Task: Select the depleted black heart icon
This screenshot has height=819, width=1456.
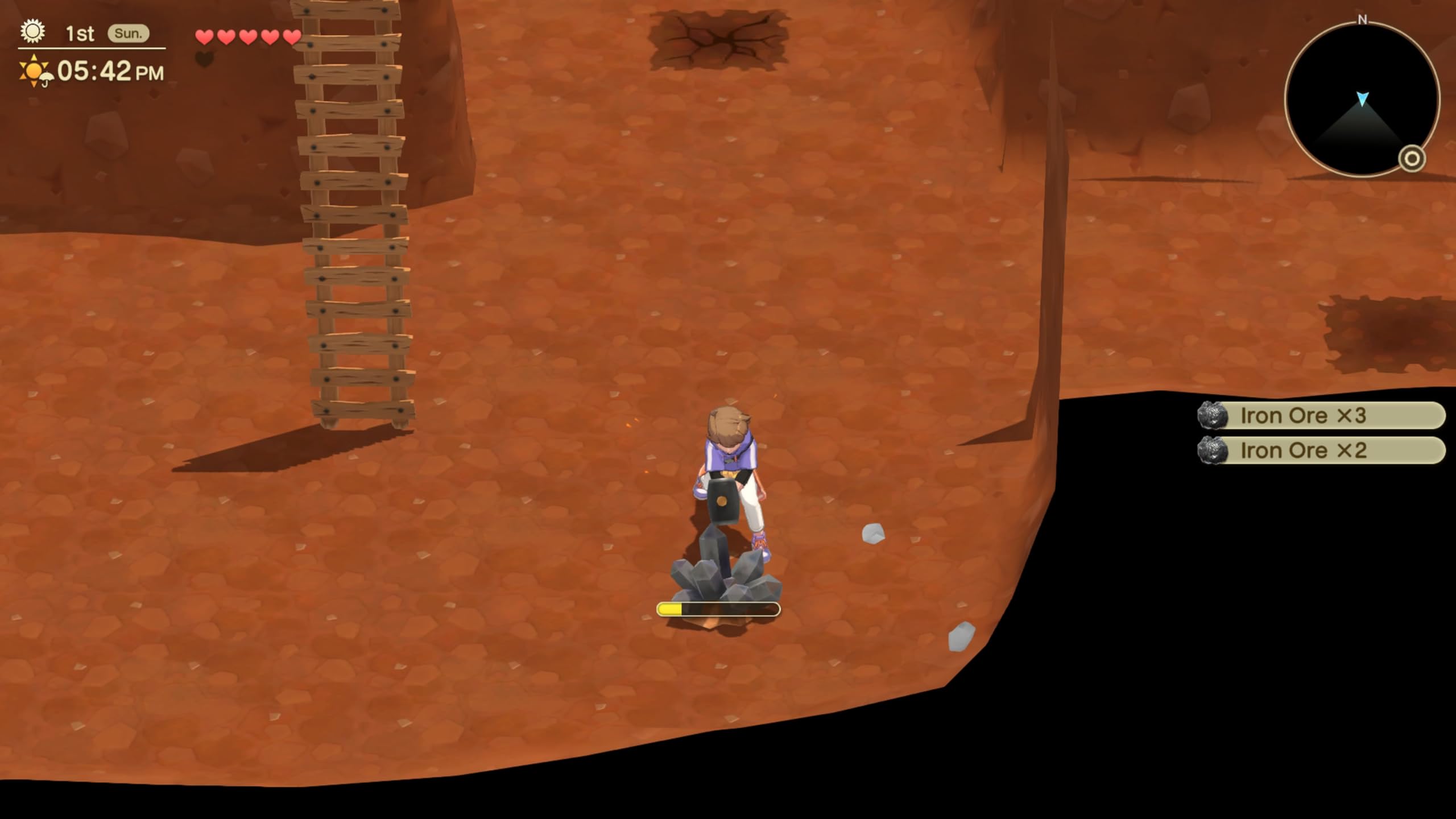Action: pos(205,59)
